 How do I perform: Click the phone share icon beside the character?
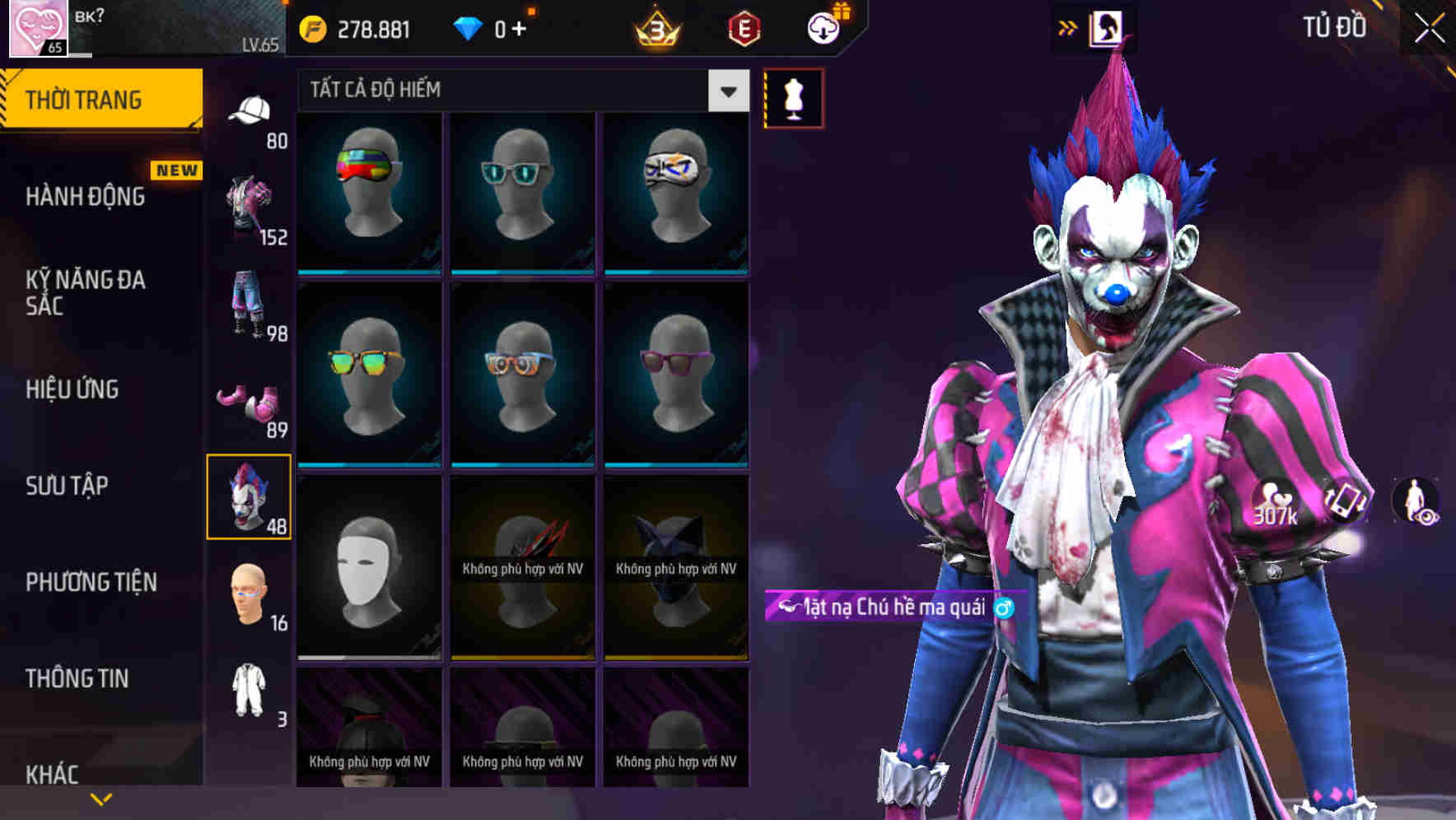pos(1343,501)
